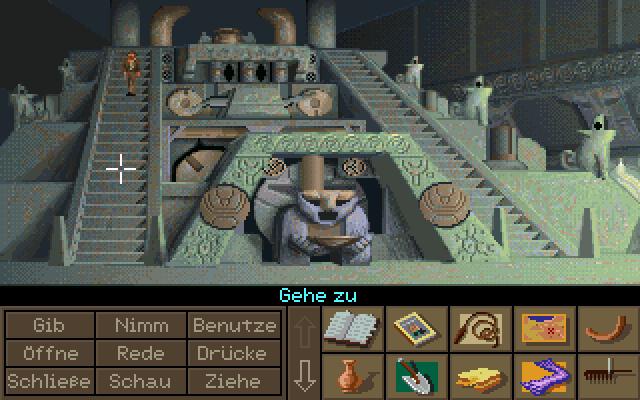Click the Drücke verb

coord(234,353)
